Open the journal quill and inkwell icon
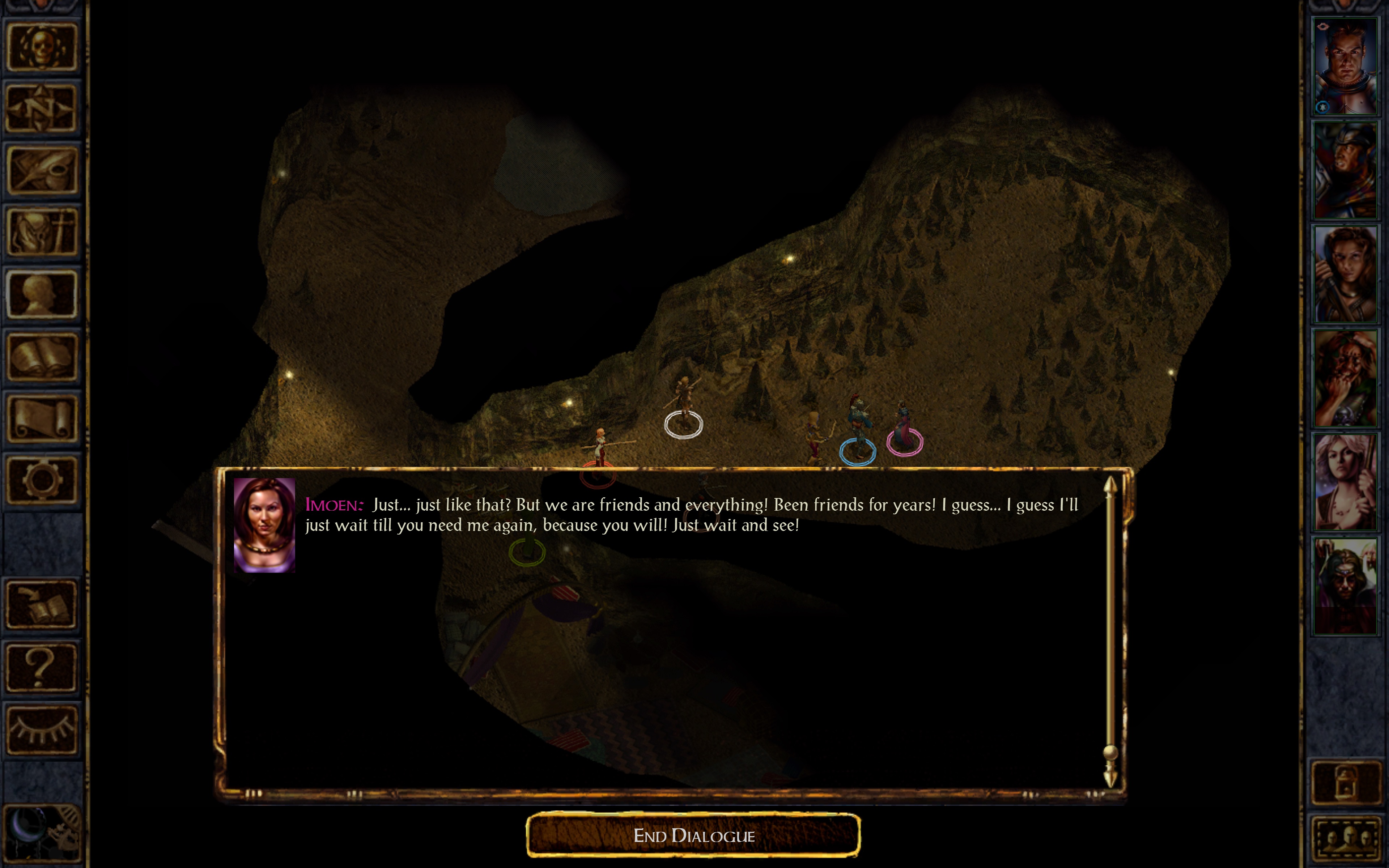This screenshot has height=868, width=1389. click(41, 170)
